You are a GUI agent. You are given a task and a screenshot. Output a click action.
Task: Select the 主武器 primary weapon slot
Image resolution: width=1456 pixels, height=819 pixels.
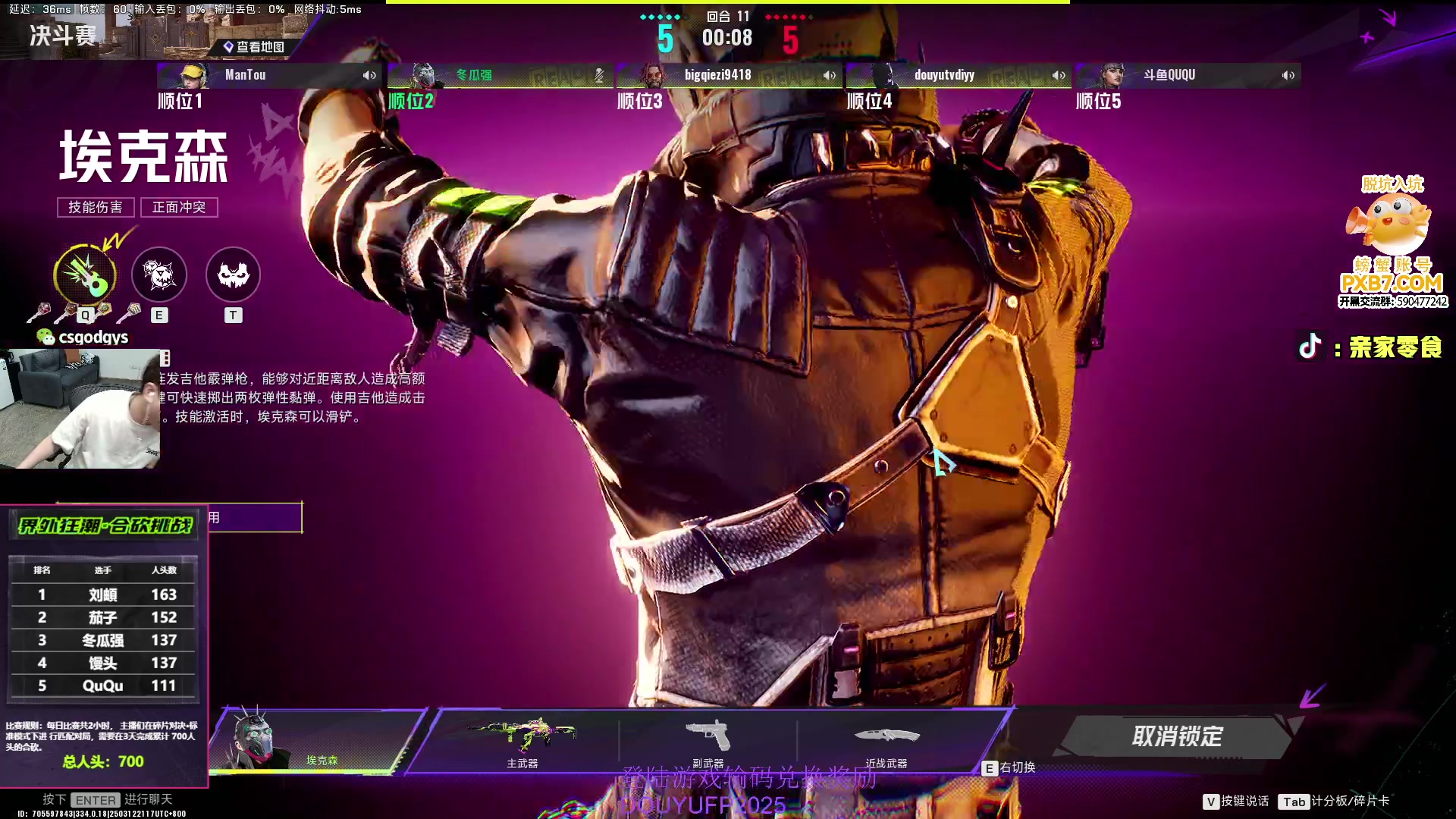tap(522, 739)
